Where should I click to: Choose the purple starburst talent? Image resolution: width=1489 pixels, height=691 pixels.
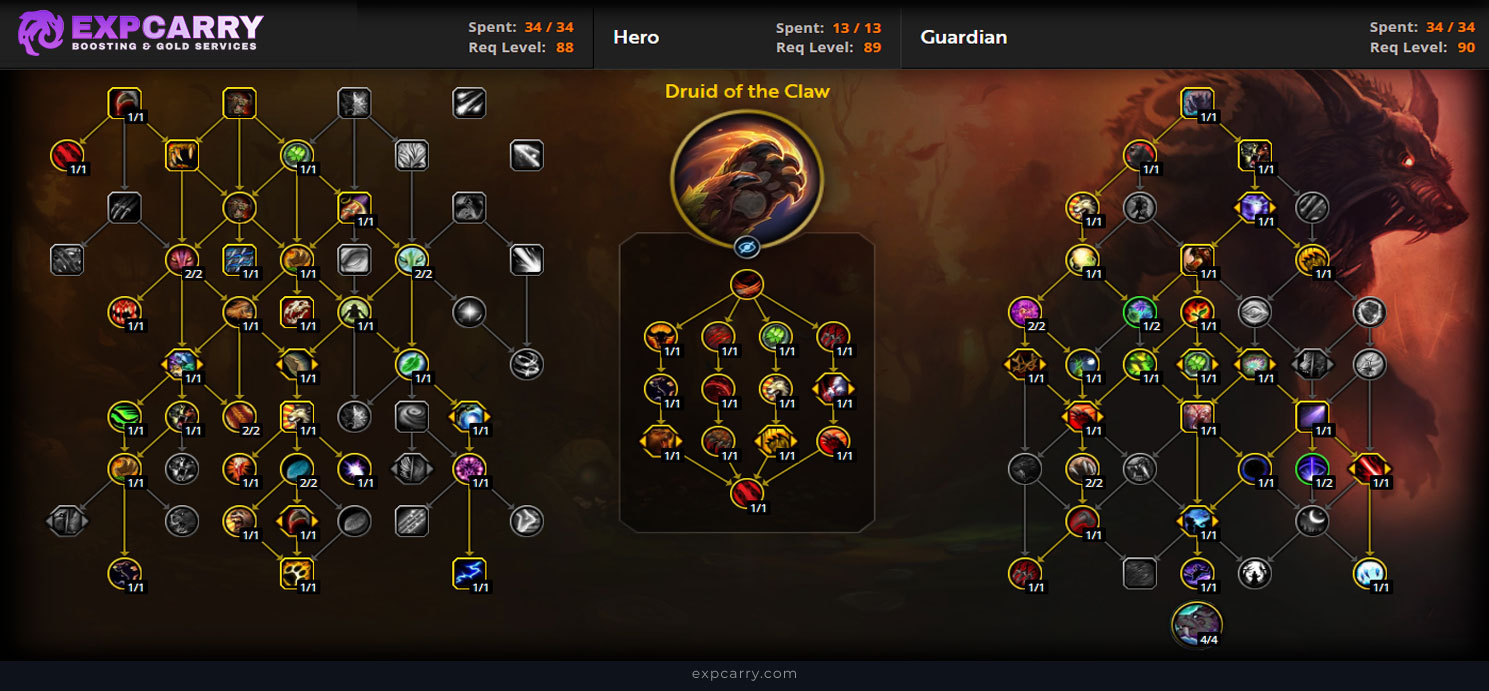tap(355, 468)
